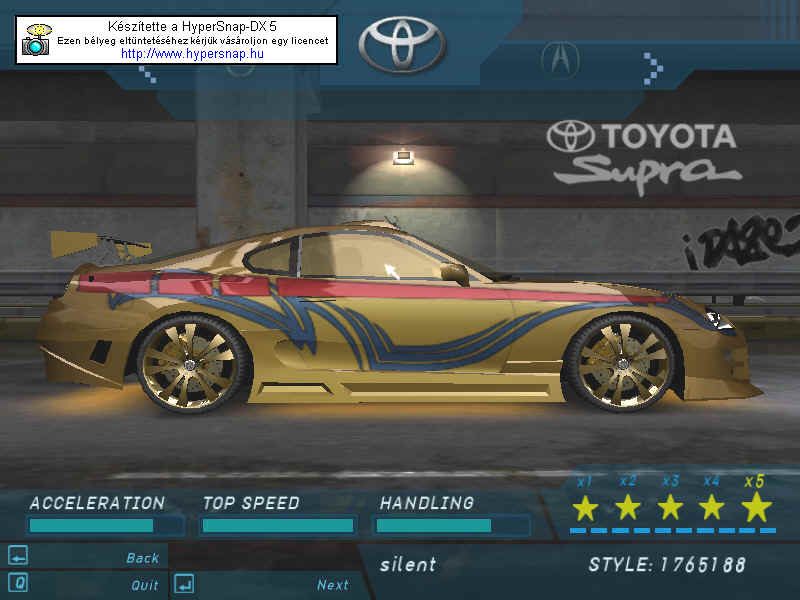Go back with the Back button

(142, 558)
